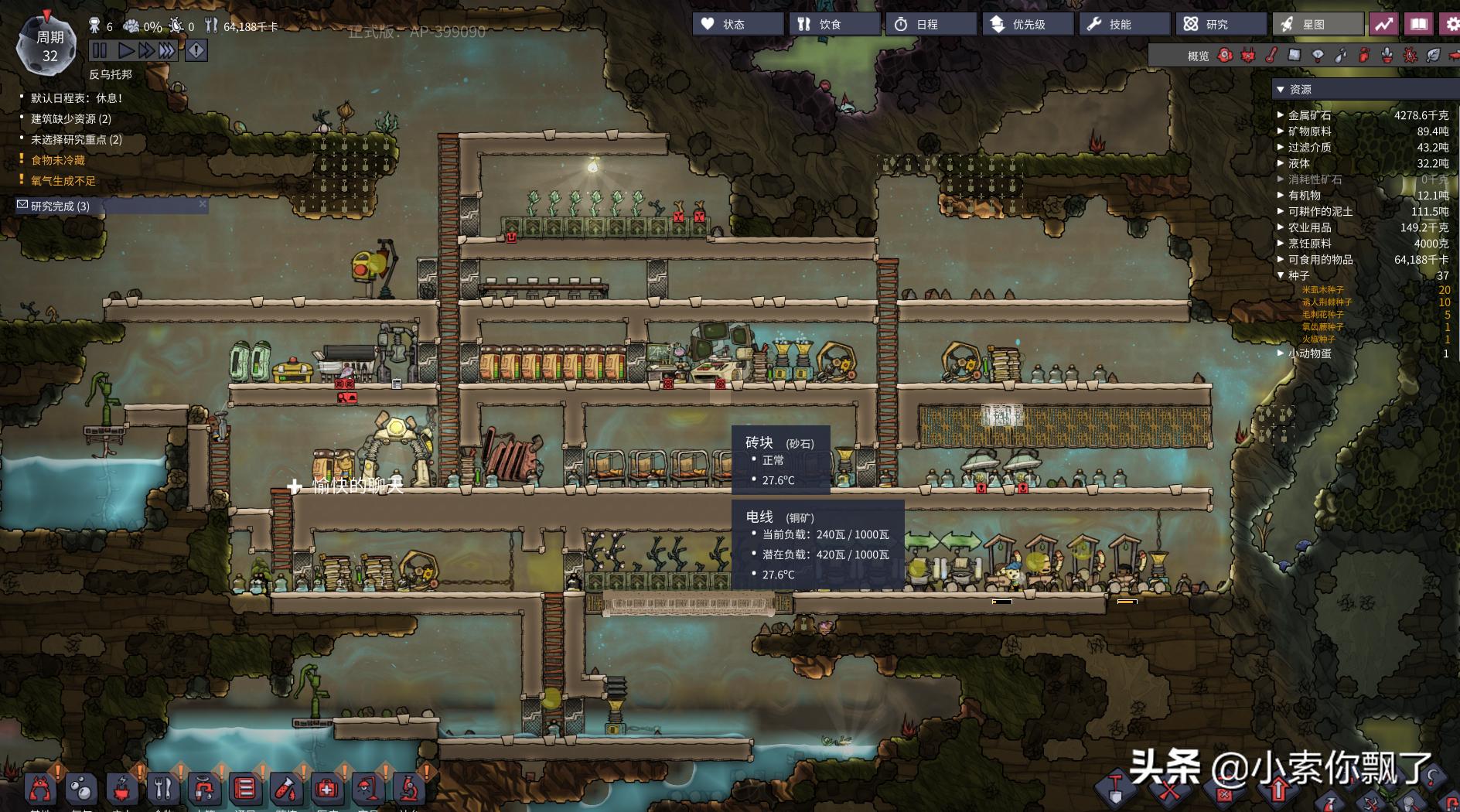This screenshot has height=812, width=1460.
Task: Collapse the 种子 seeds category
Action: tap(1281, 275)
